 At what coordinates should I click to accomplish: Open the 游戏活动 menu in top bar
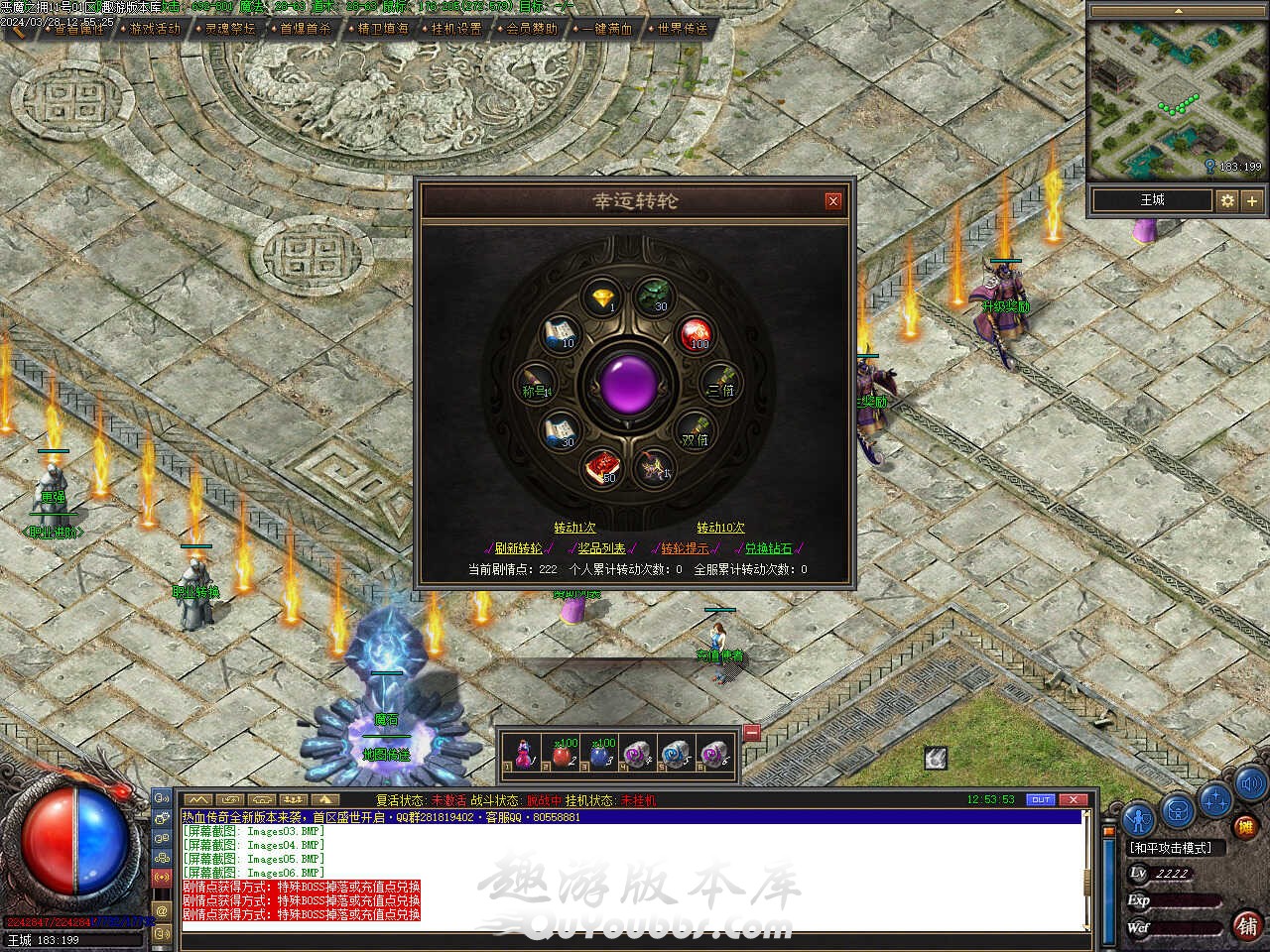(x=156, y=29)
